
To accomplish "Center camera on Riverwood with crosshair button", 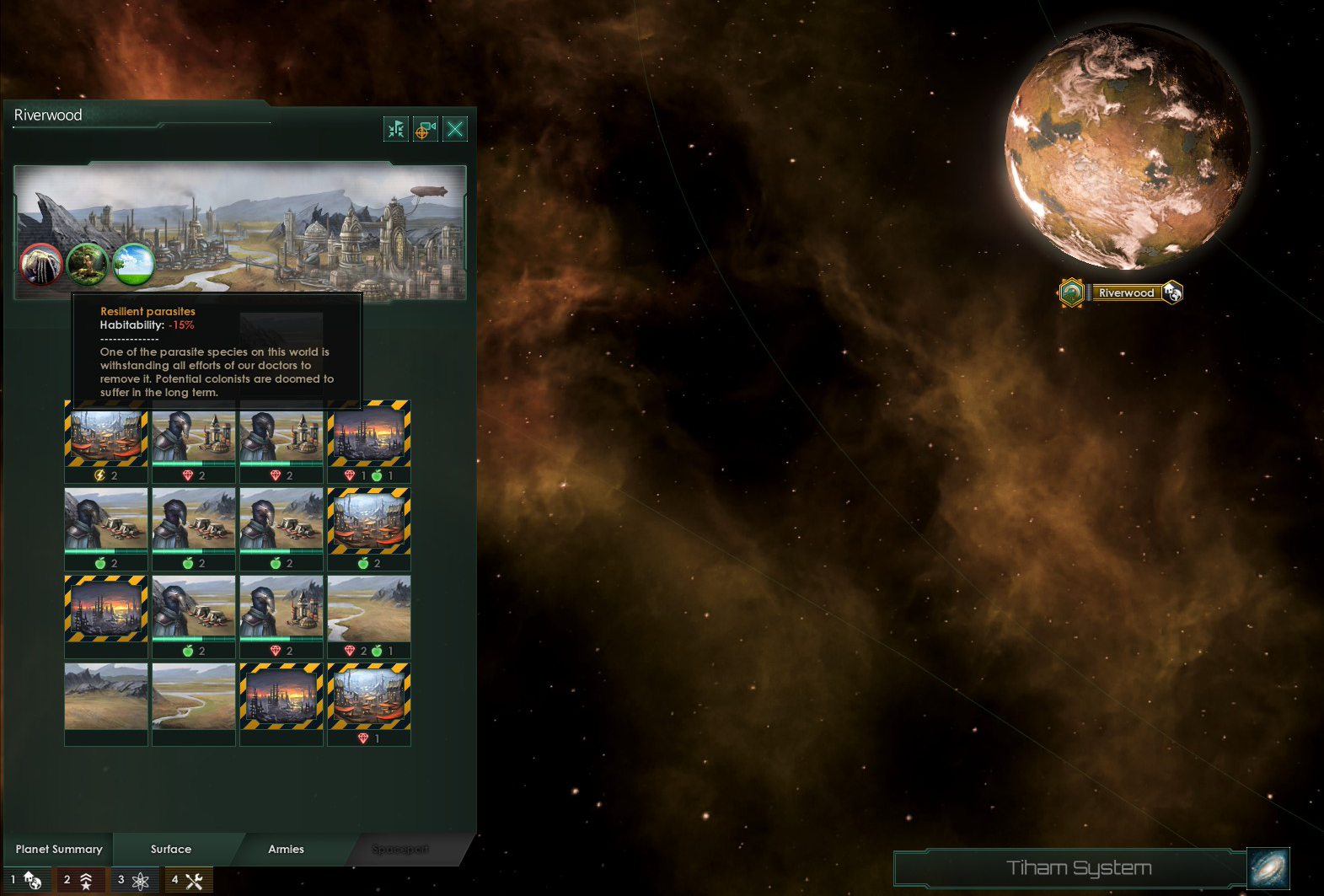I will point(426,129).
